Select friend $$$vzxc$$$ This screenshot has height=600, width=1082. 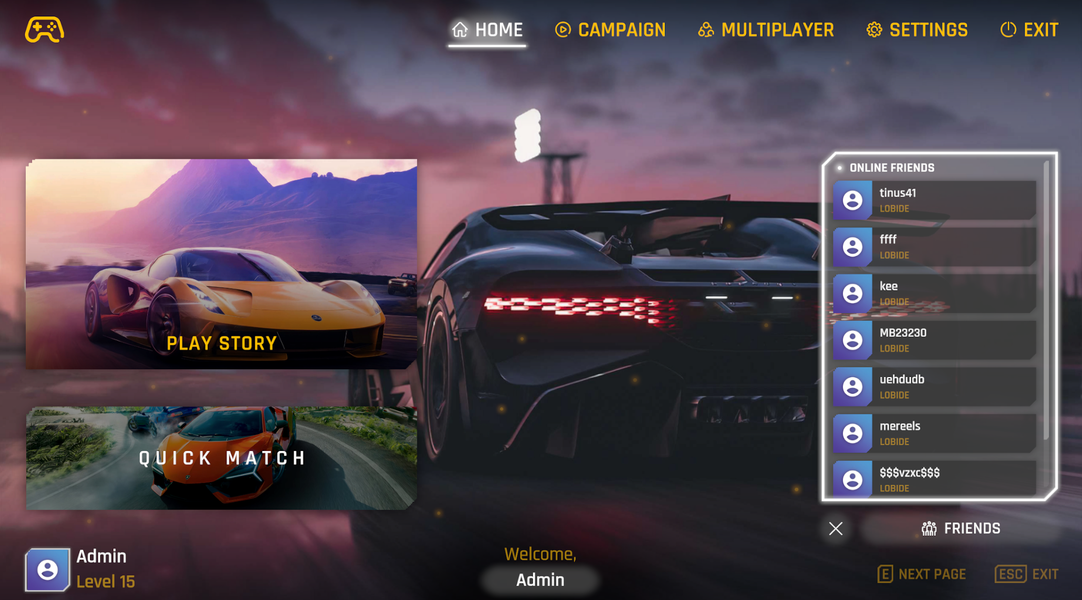934,478
